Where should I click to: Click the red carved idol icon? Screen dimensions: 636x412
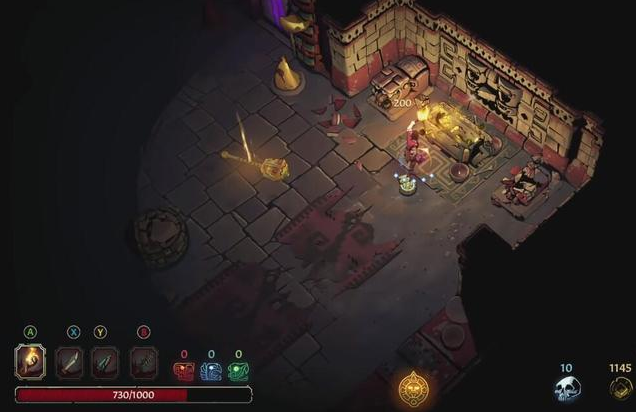coord(183,372)
